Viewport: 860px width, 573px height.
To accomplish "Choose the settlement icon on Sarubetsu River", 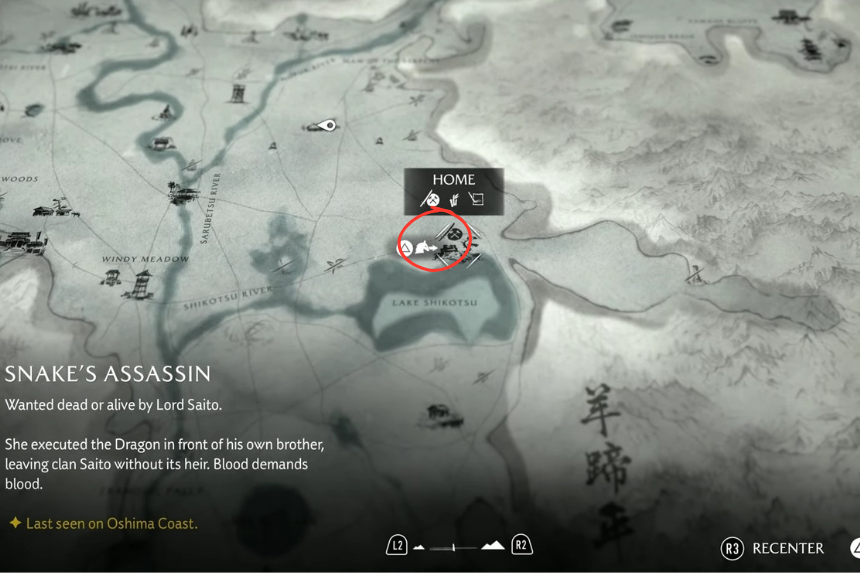I will click(x=183, y=191).
